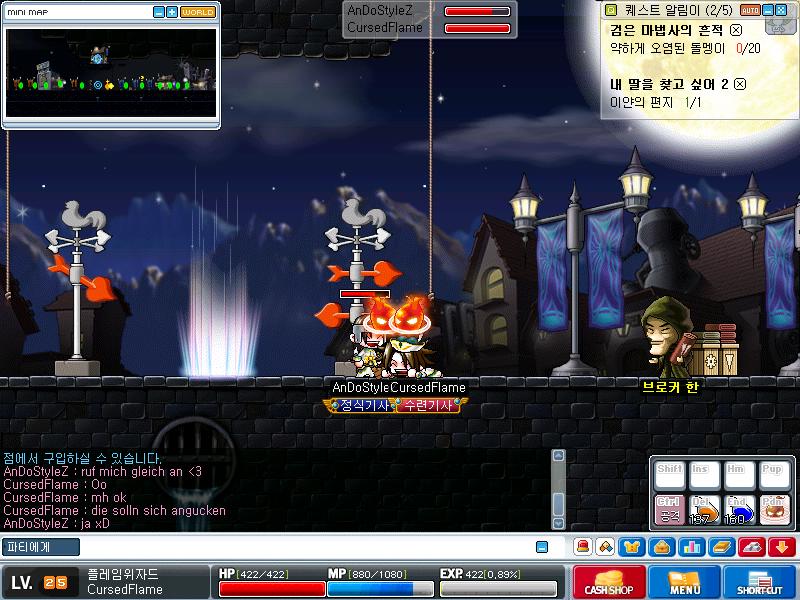
Task: Remove the 검은 마법사의 흔적 quest from tracker
Action: pyautogui.click(x=736, y=30)
